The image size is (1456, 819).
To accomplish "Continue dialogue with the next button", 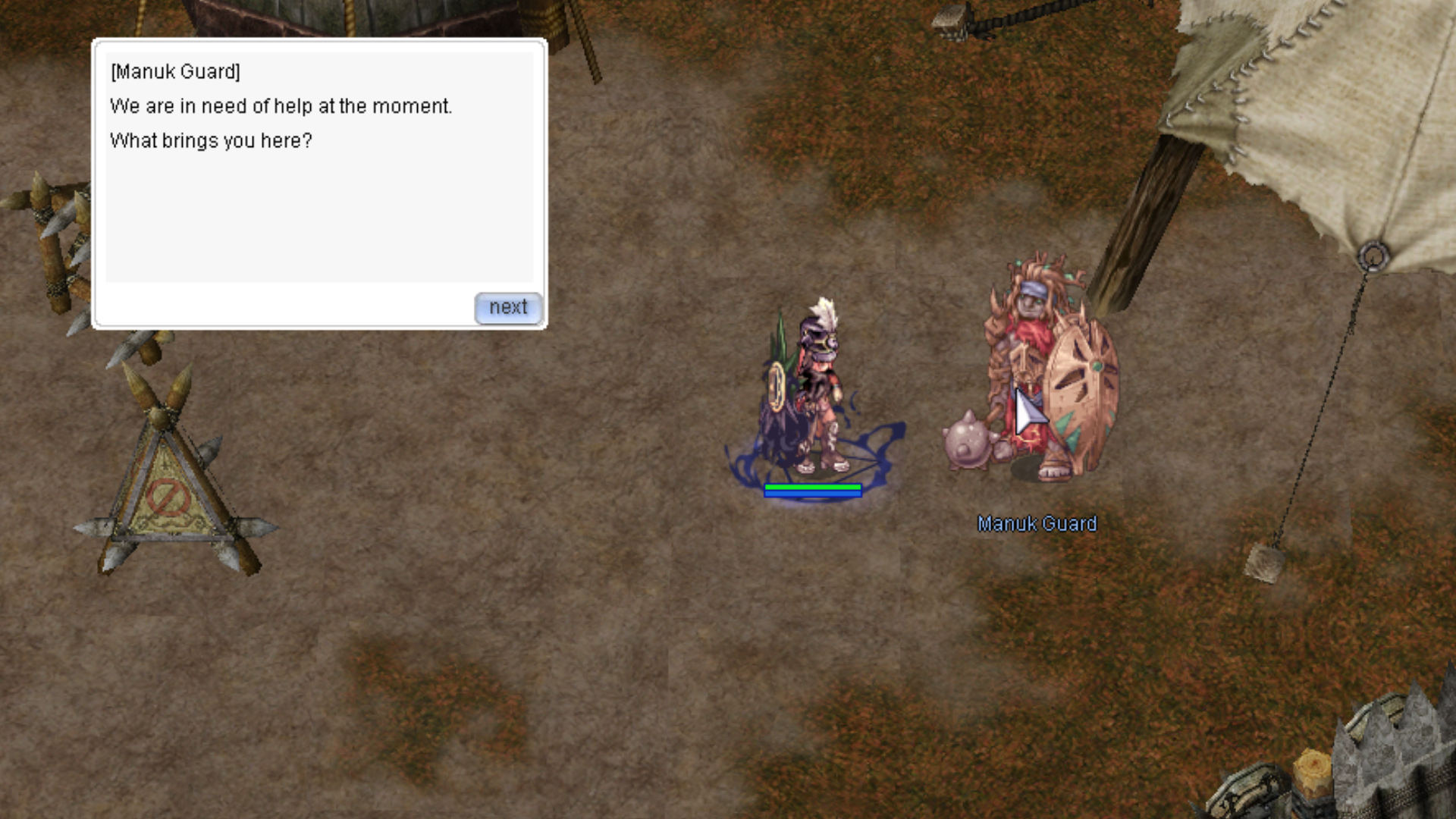I will click(507, 308).
